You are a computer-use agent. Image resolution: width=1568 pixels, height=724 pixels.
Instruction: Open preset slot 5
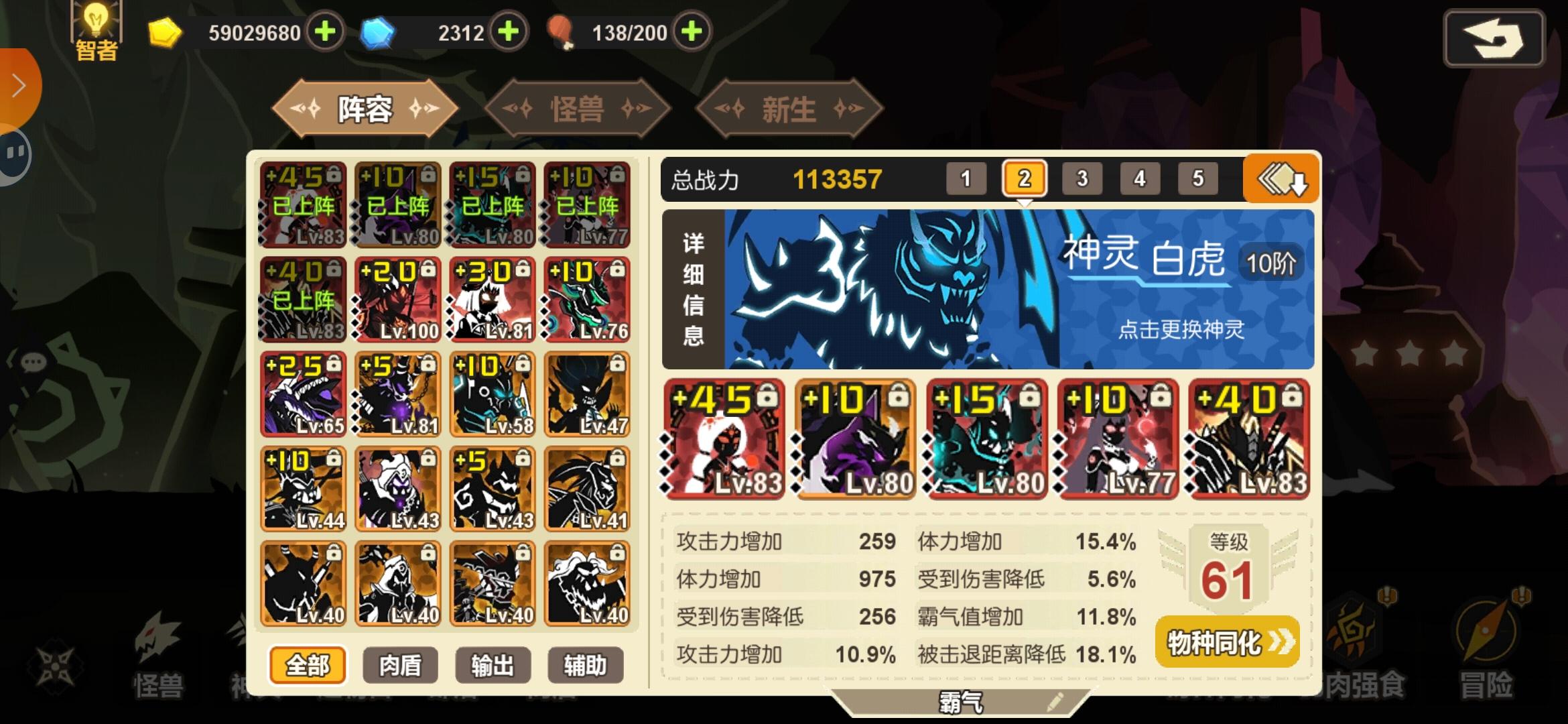(x=1197, y=178)
